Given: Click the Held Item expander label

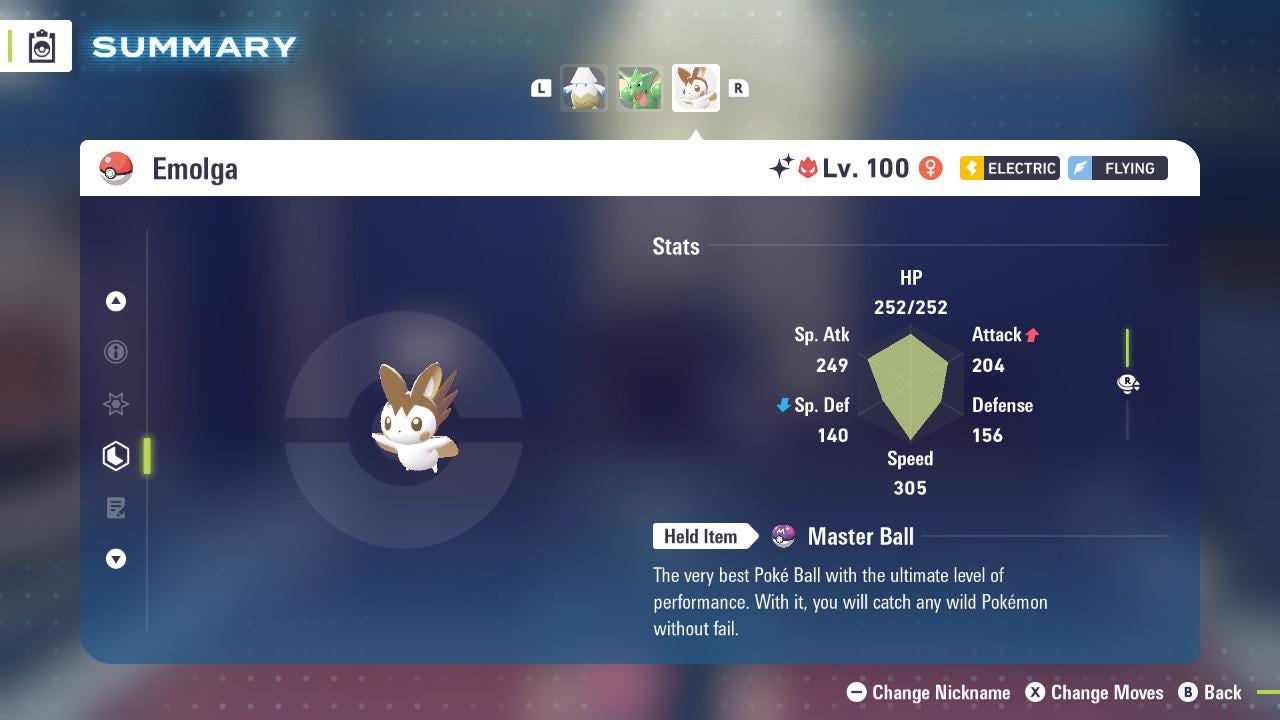Looking at the screenshot, I should [701, 537].
